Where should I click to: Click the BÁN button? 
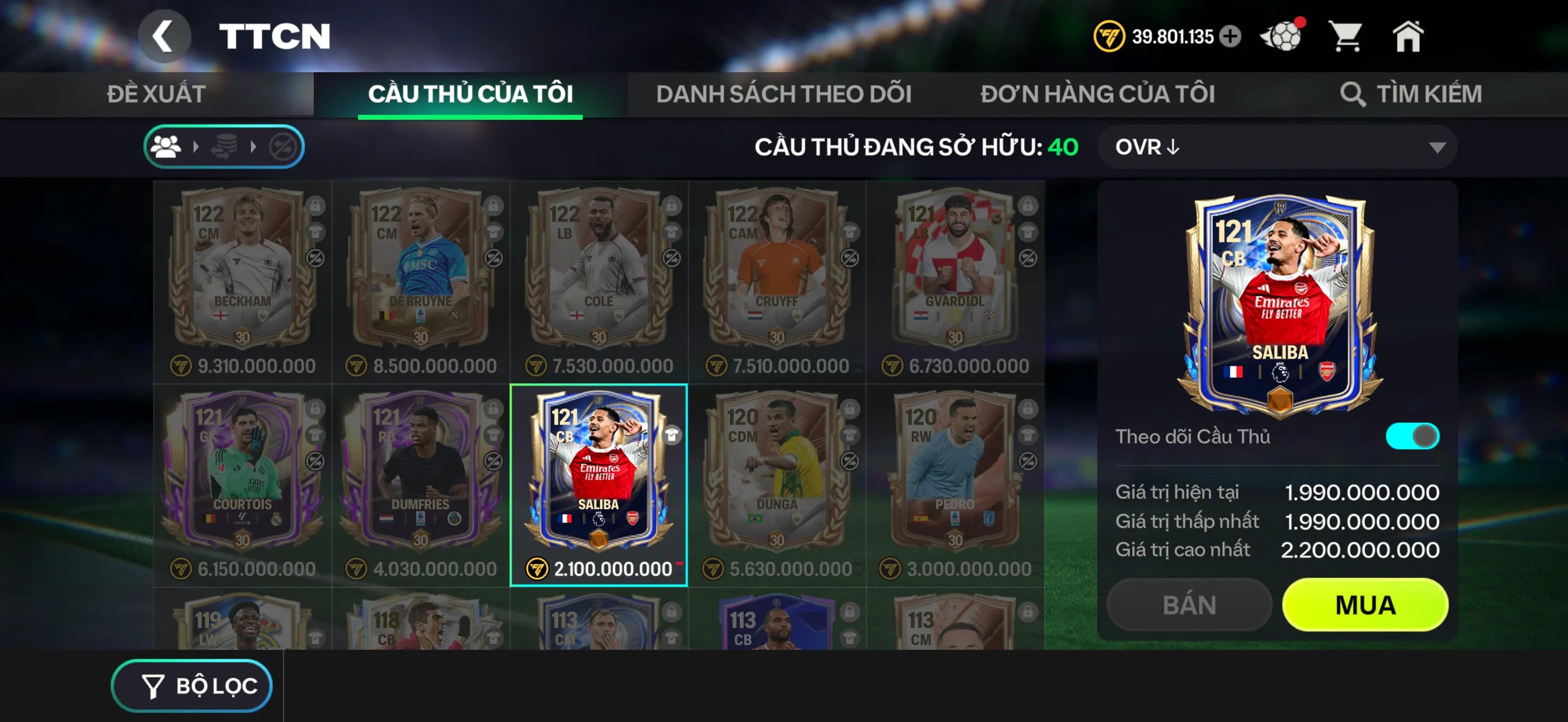1187,604
